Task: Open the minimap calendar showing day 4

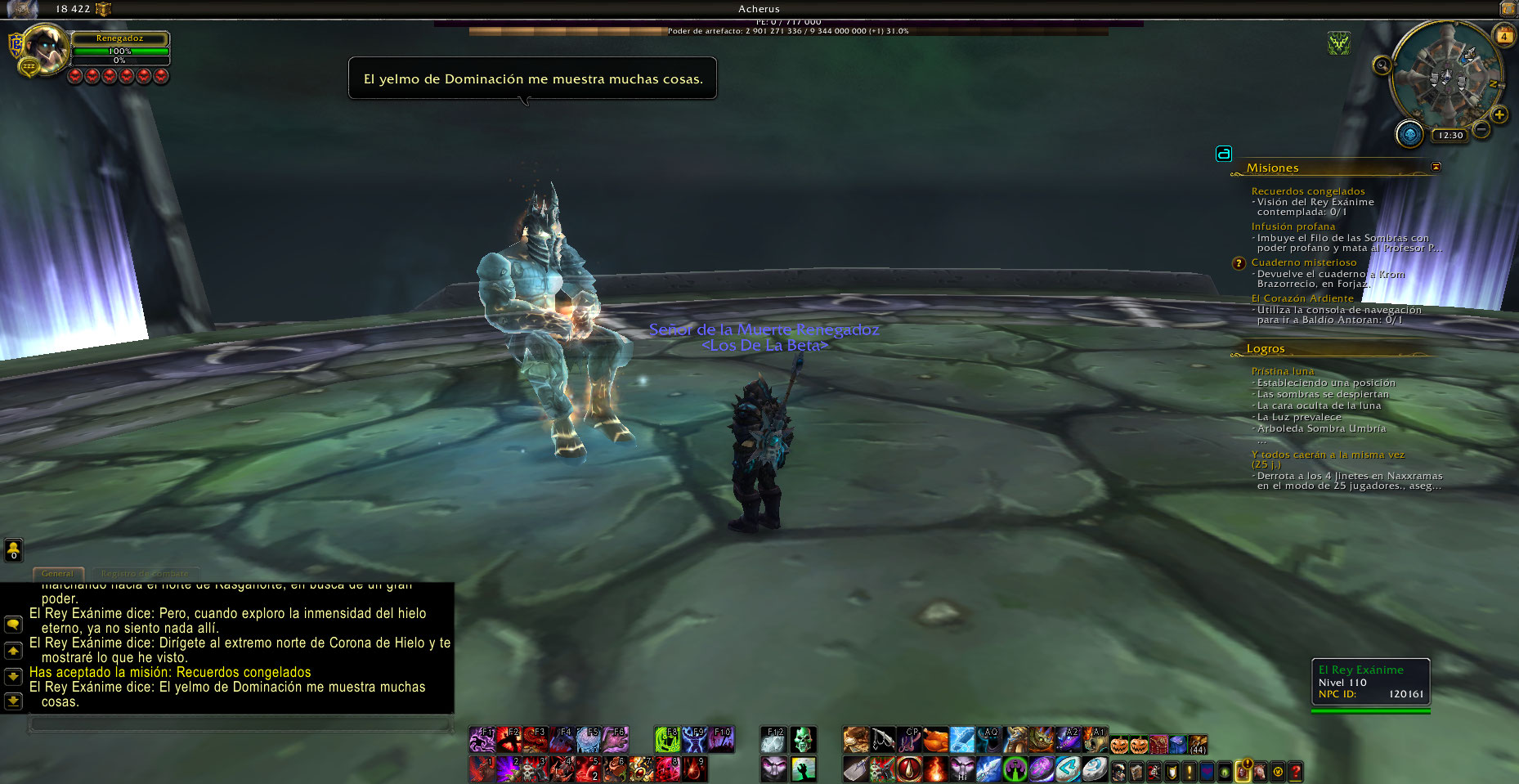Action: pos(1503,36)
